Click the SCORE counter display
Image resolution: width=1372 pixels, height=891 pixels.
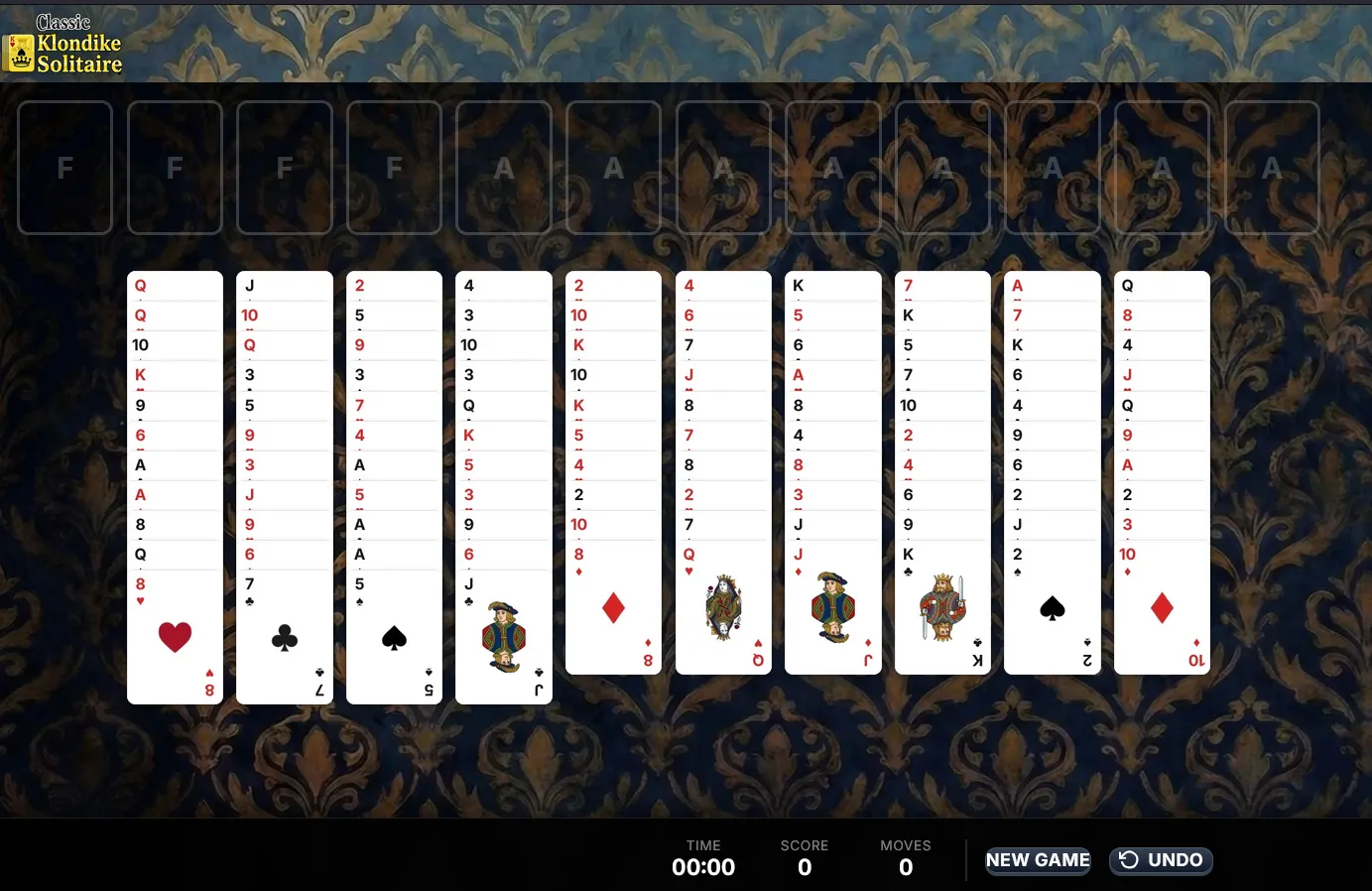point(804,859)
